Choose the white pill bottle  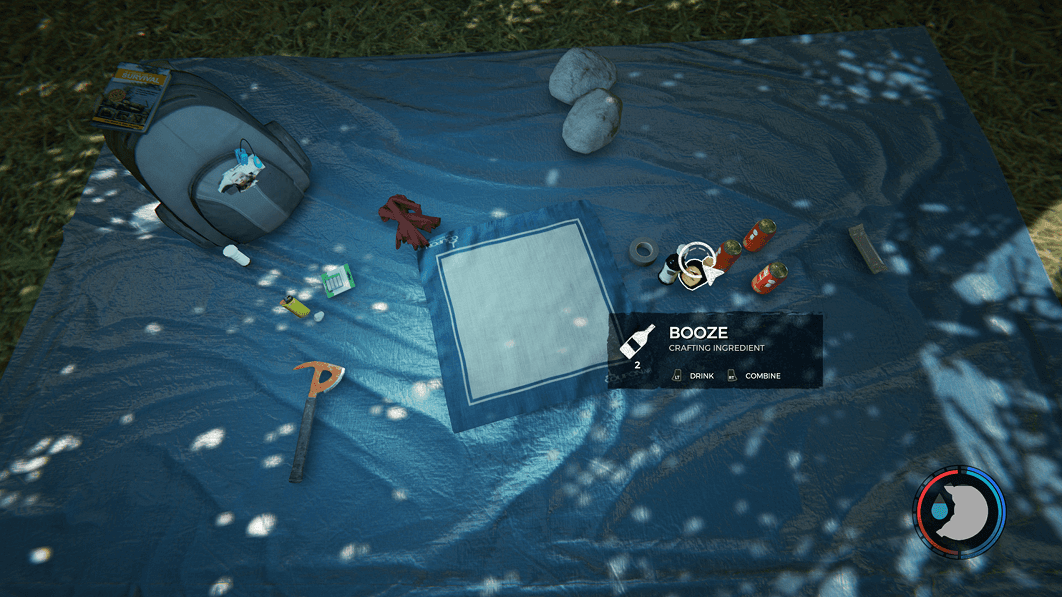(x=238, y=255)
